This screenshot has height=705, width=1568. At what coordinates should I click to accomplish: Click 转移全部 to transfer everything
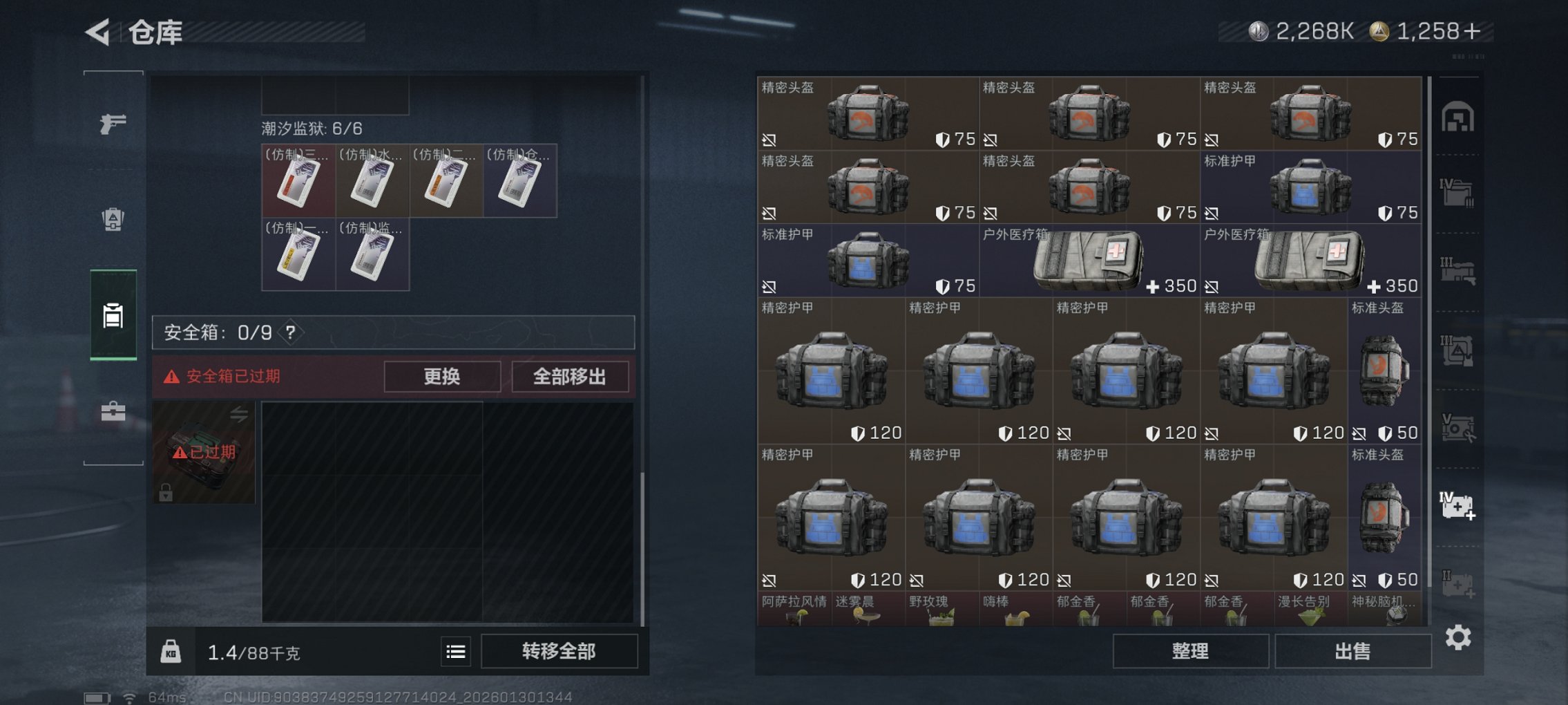pyautogui.click(x=560, y=651)
